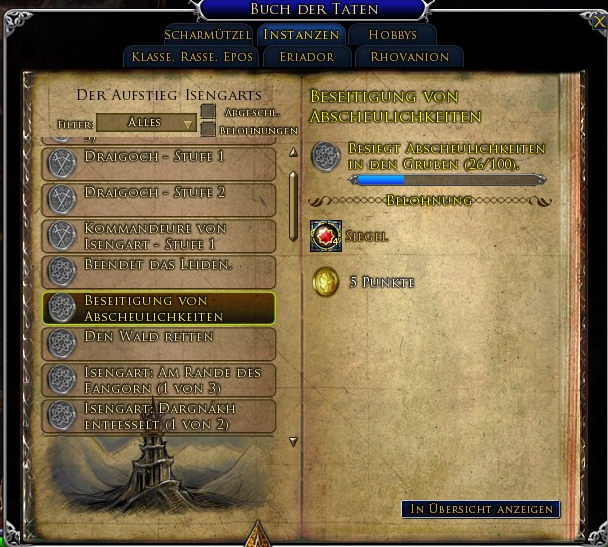
Task: Select the Draigoch - Stufe 1 deed
Action: [x=159, y=163]
